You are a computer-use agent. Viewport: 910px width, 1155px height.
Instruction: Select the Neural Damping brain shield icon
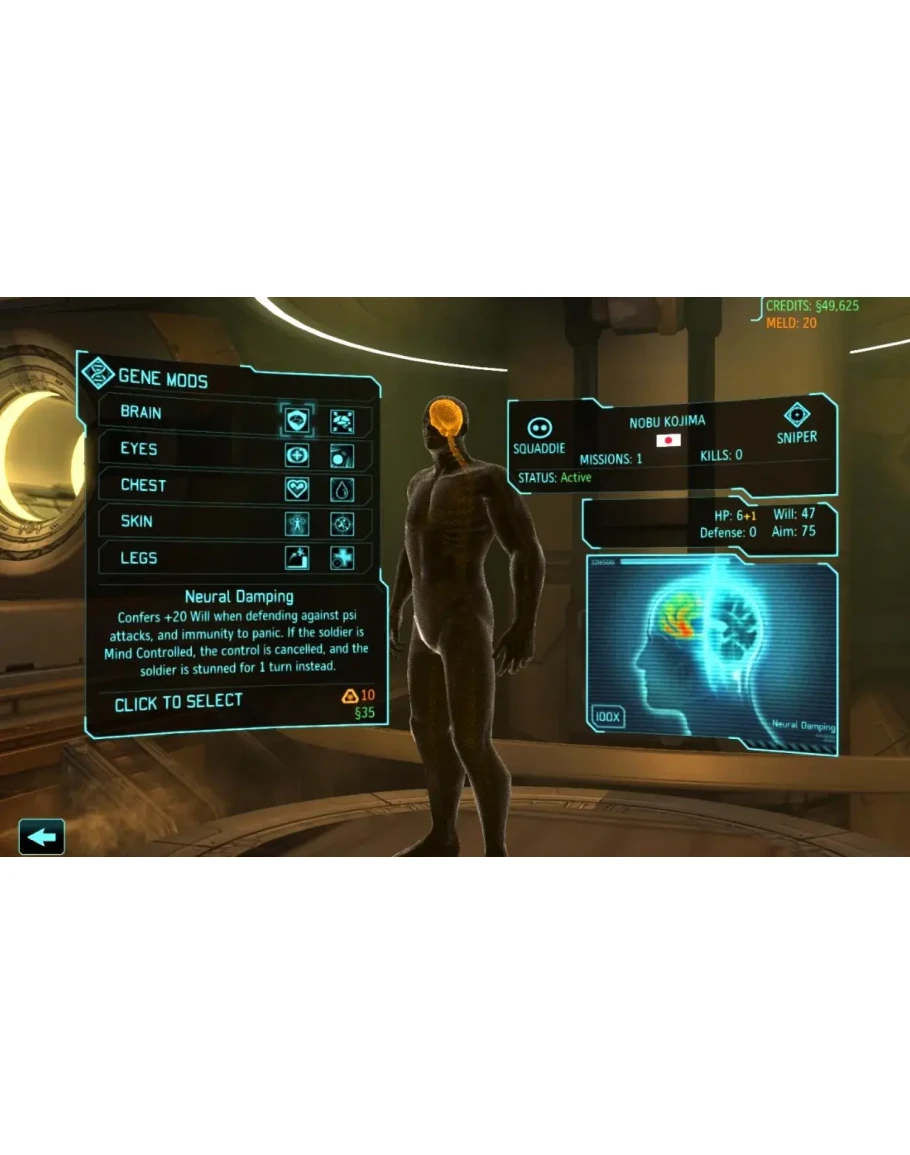click(x=296, y=419)
